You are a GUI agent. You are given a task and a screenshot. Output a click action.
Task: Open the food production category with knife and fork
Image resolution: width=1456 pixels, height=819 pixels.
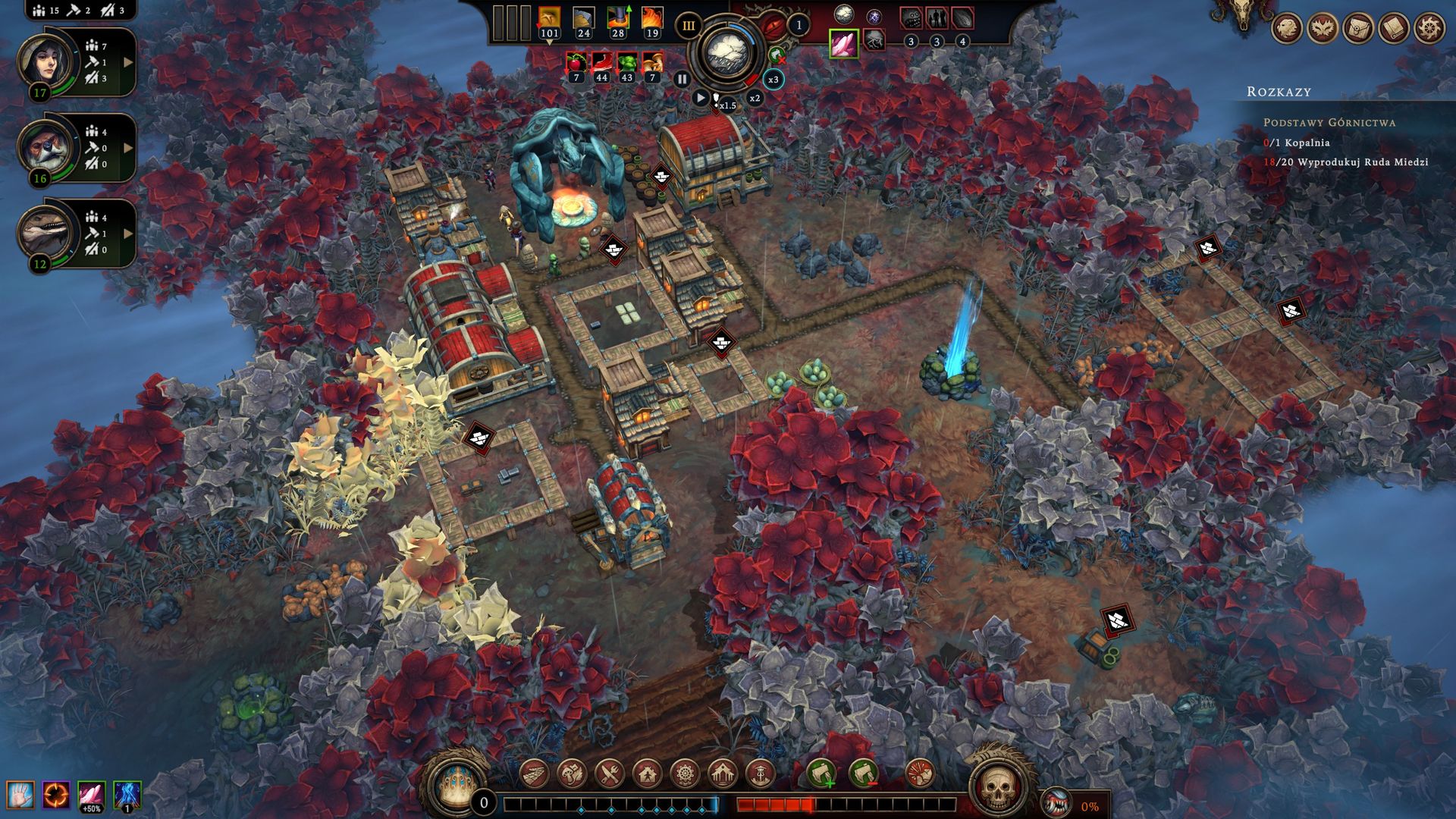pos(610,773)
